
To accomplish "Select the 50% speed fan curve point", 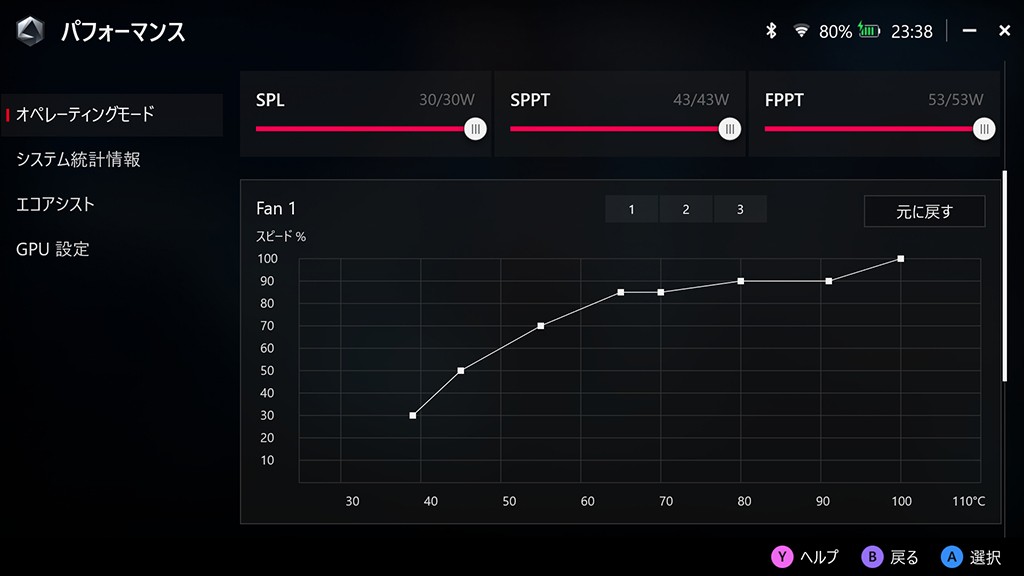I will point(461,371).
